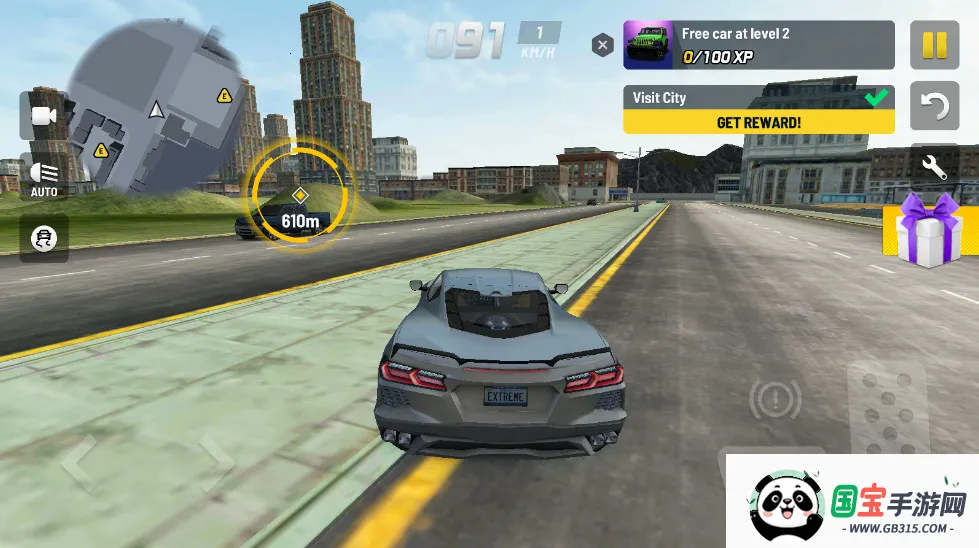Dismiss the free car offer with X
The width and height of the screenshot is (979, 548).
[602, 45]
